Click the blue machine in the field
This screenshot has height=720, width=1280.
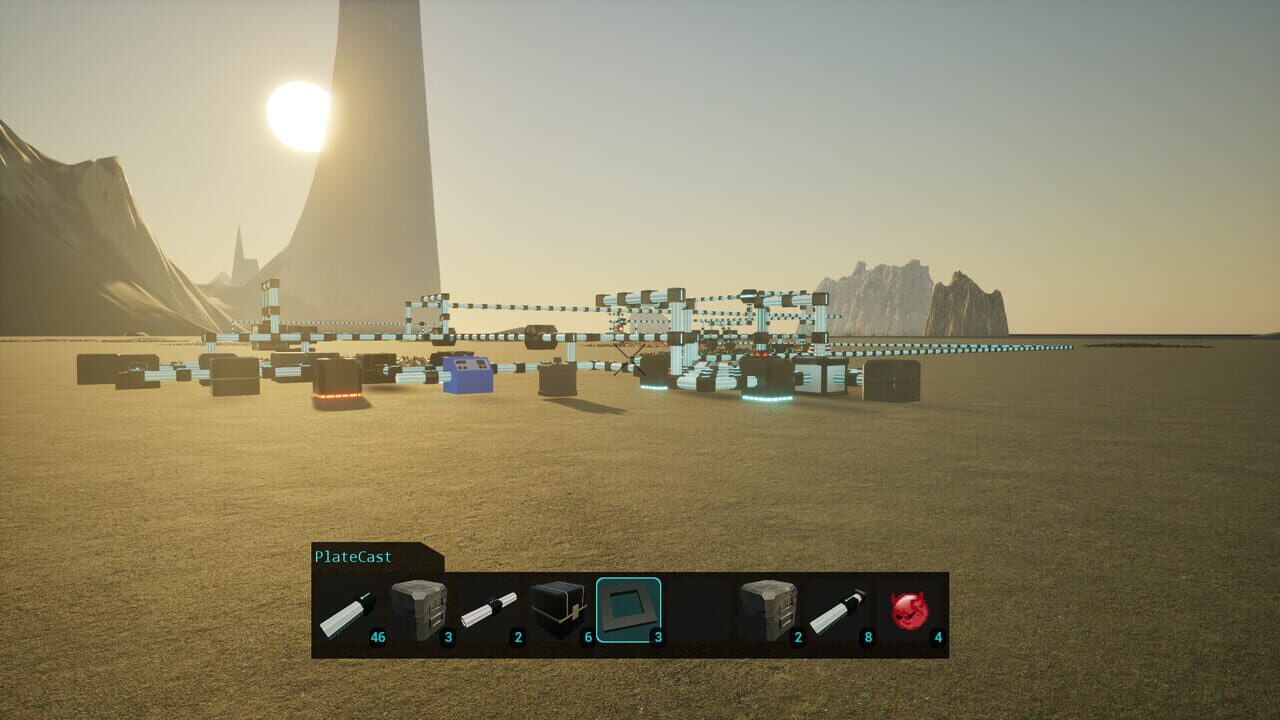(x=465, y=375)
